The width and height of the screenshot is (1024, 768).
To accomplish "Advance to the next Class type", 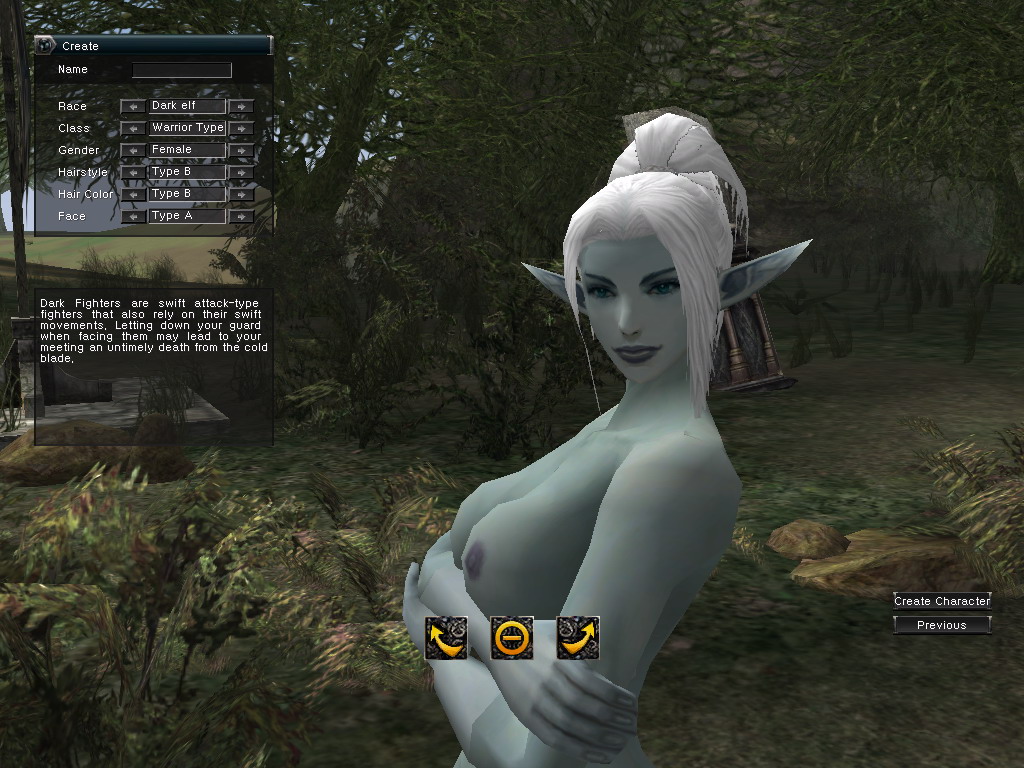I will (x=241, y=128).
